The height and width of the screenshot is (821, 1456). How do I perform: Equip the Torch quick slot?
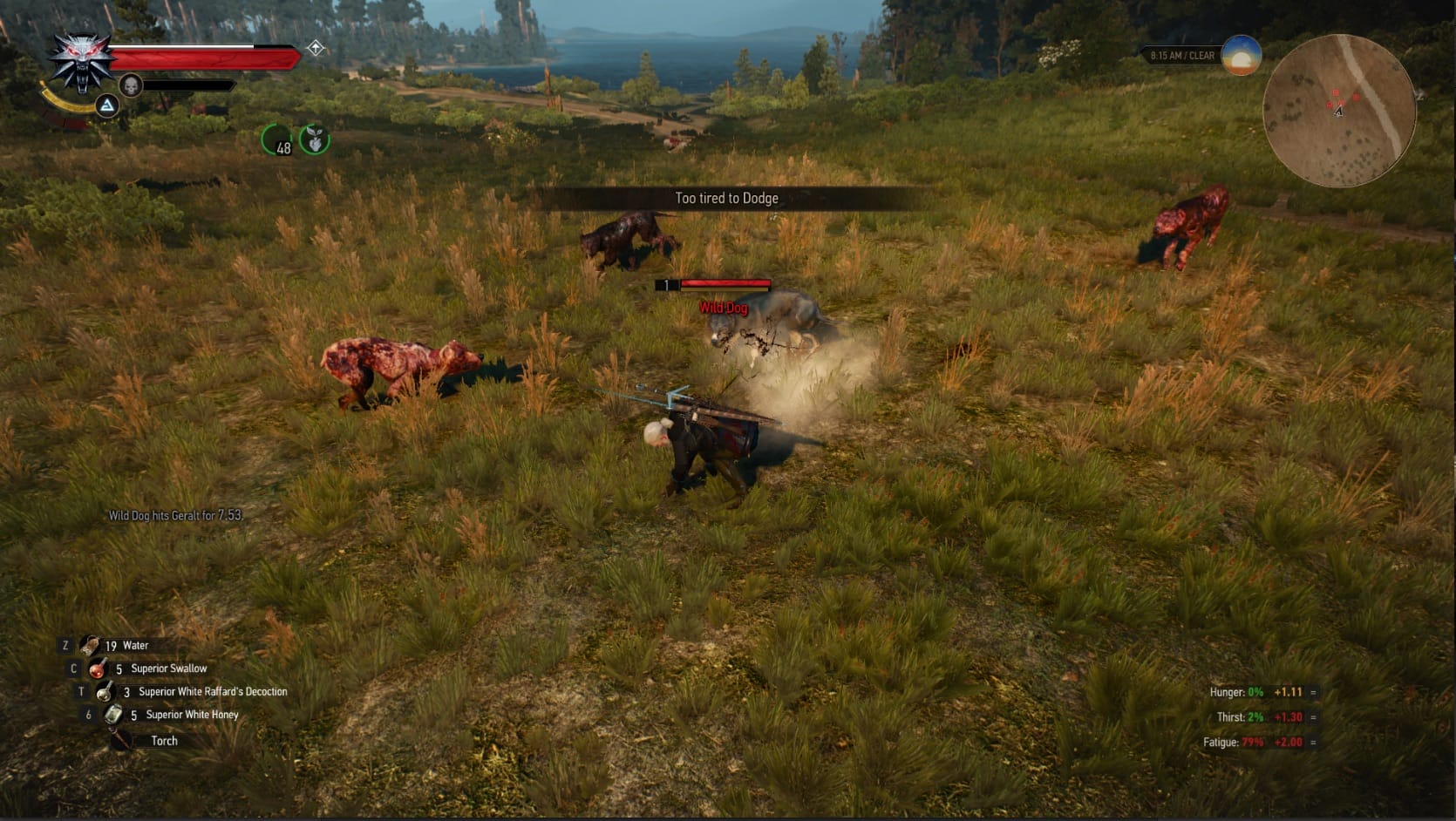pyautogui.click(x=121, y=741)
